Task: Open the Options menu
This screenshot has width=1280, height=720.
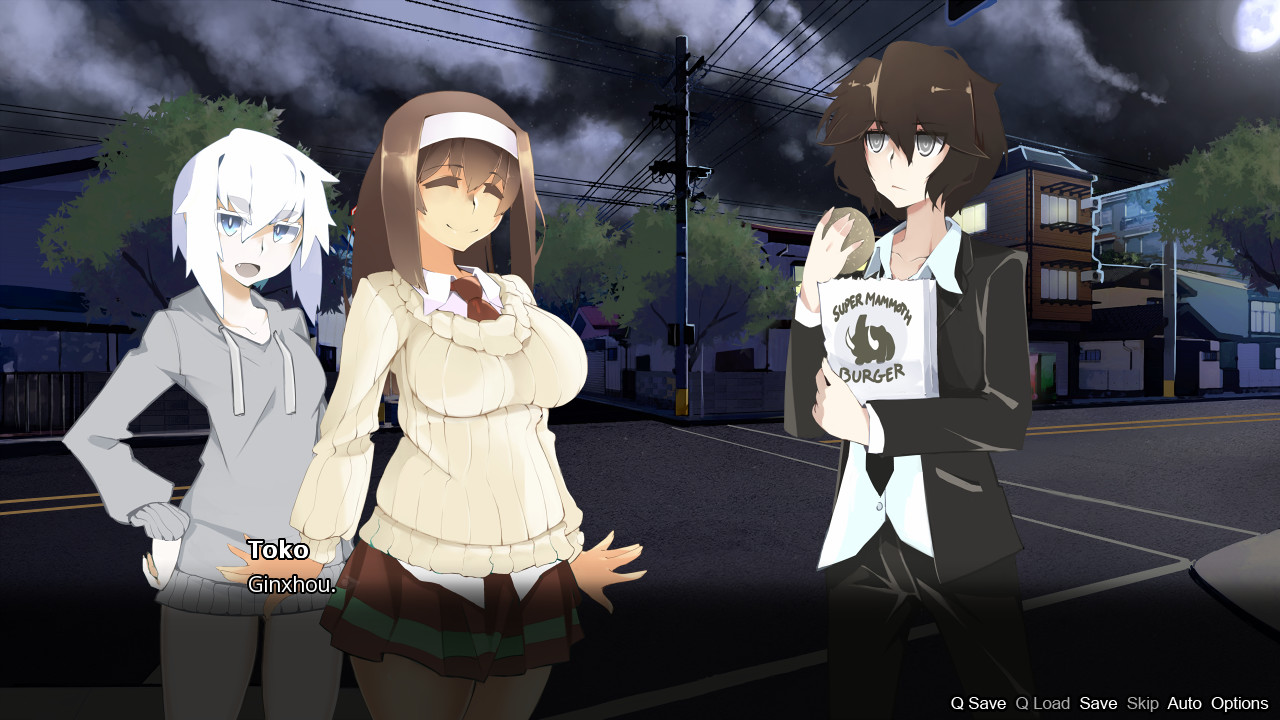Action: [1240, 703]
